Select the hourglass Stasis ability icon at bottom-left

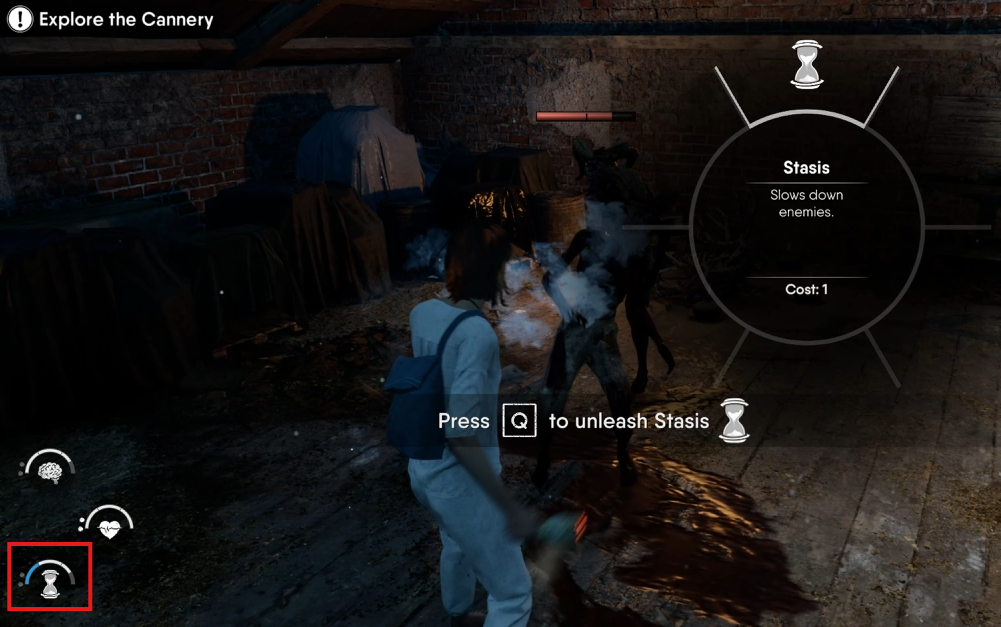tap(49, 580)
